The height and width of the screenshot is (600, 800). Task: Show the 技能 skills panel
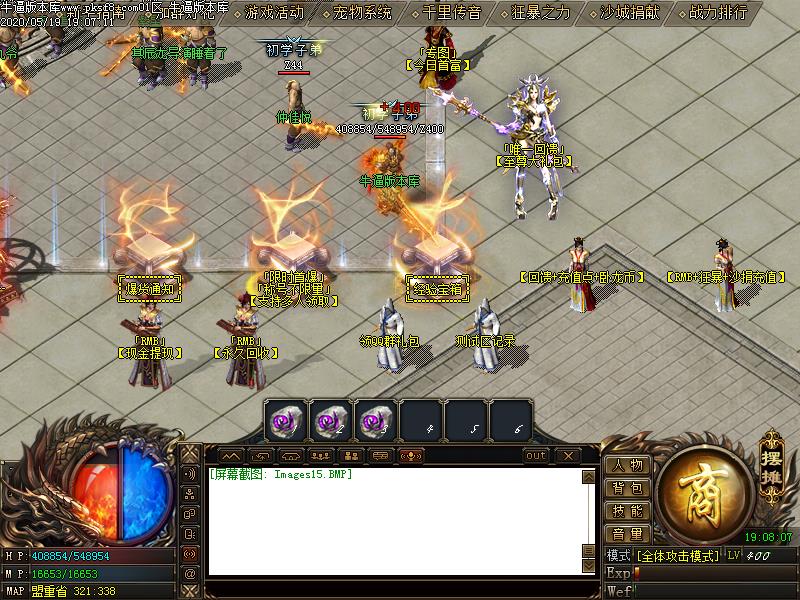[x=628, y=511]
